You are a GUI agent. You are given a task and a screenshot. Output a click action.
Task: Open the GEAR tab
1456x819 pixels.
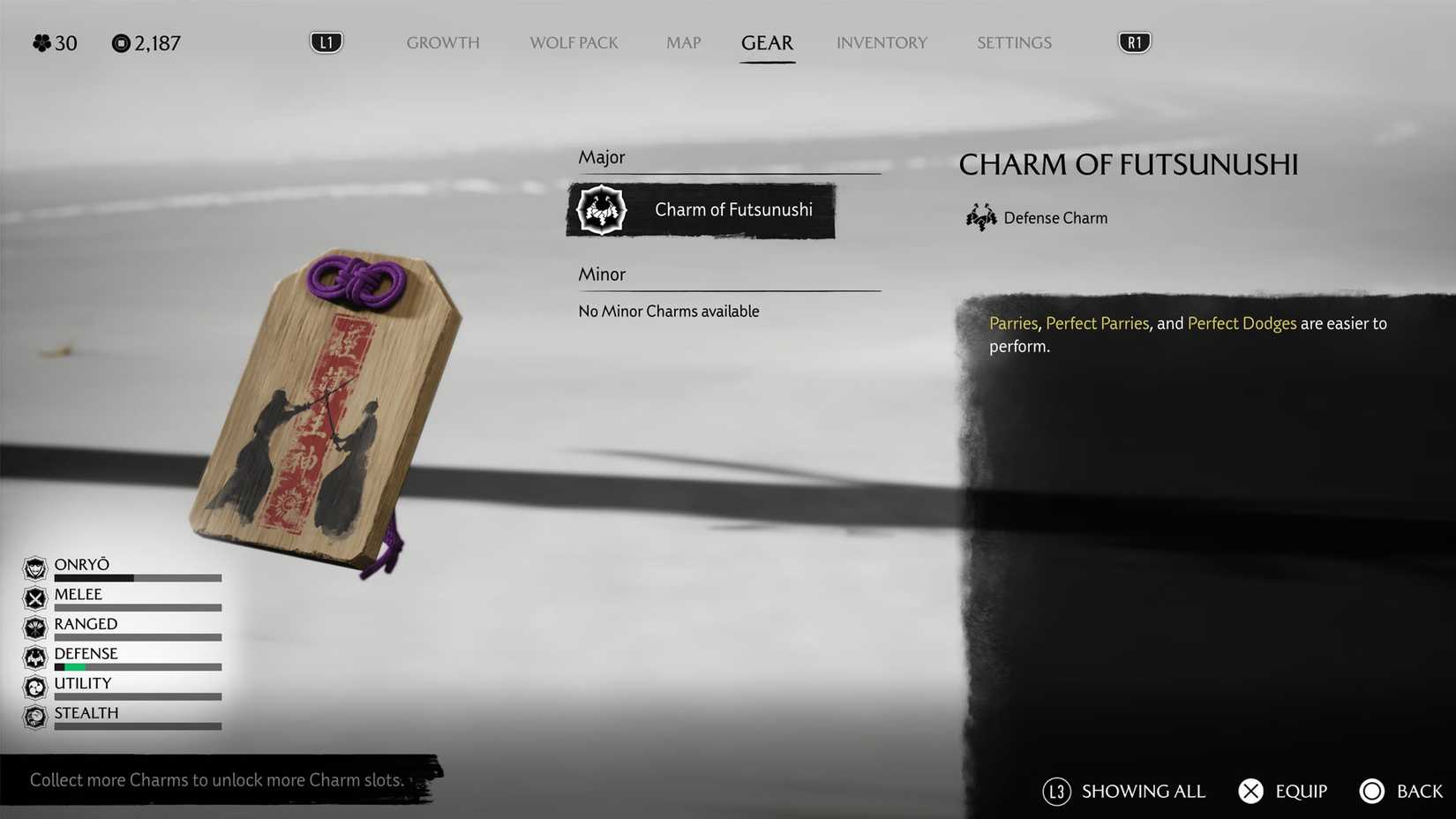click(767, 42)
